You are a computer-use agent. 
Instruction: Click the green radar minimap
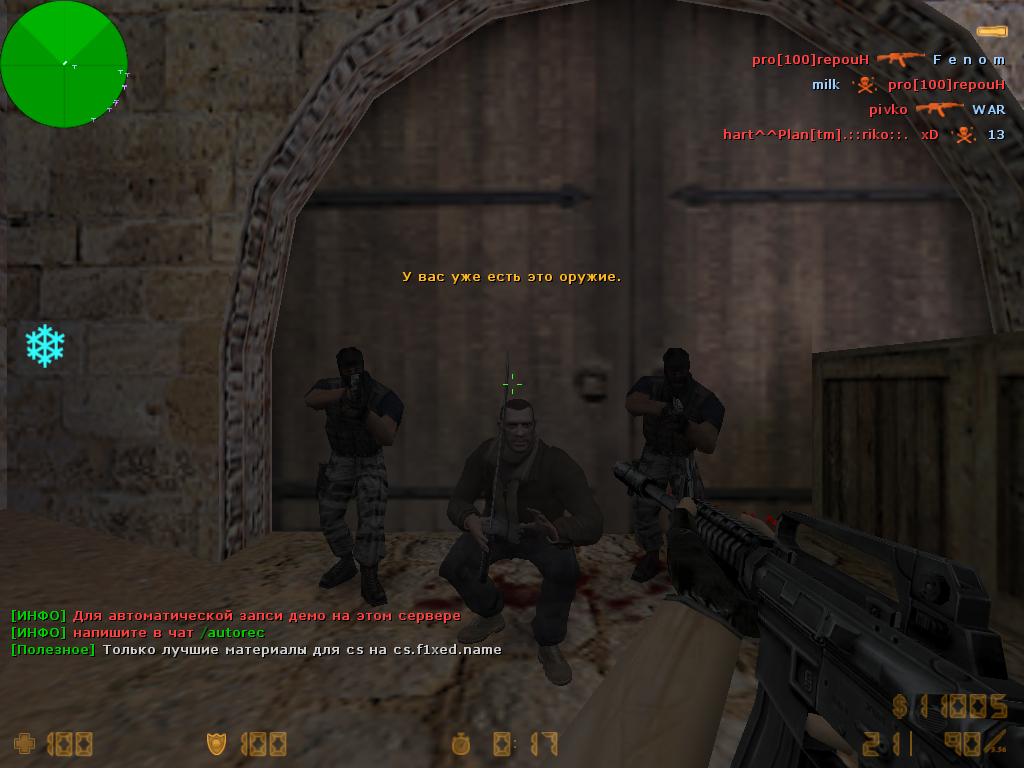64,64
